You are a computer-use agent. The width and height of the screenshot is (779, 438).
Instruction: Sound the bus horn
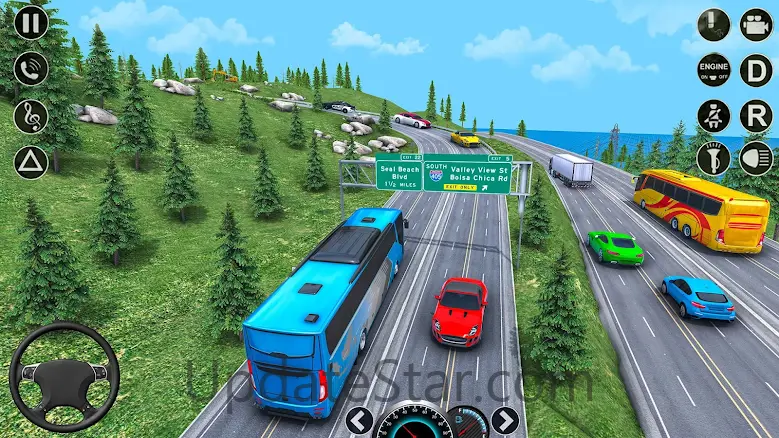click(x=713, y=158)
